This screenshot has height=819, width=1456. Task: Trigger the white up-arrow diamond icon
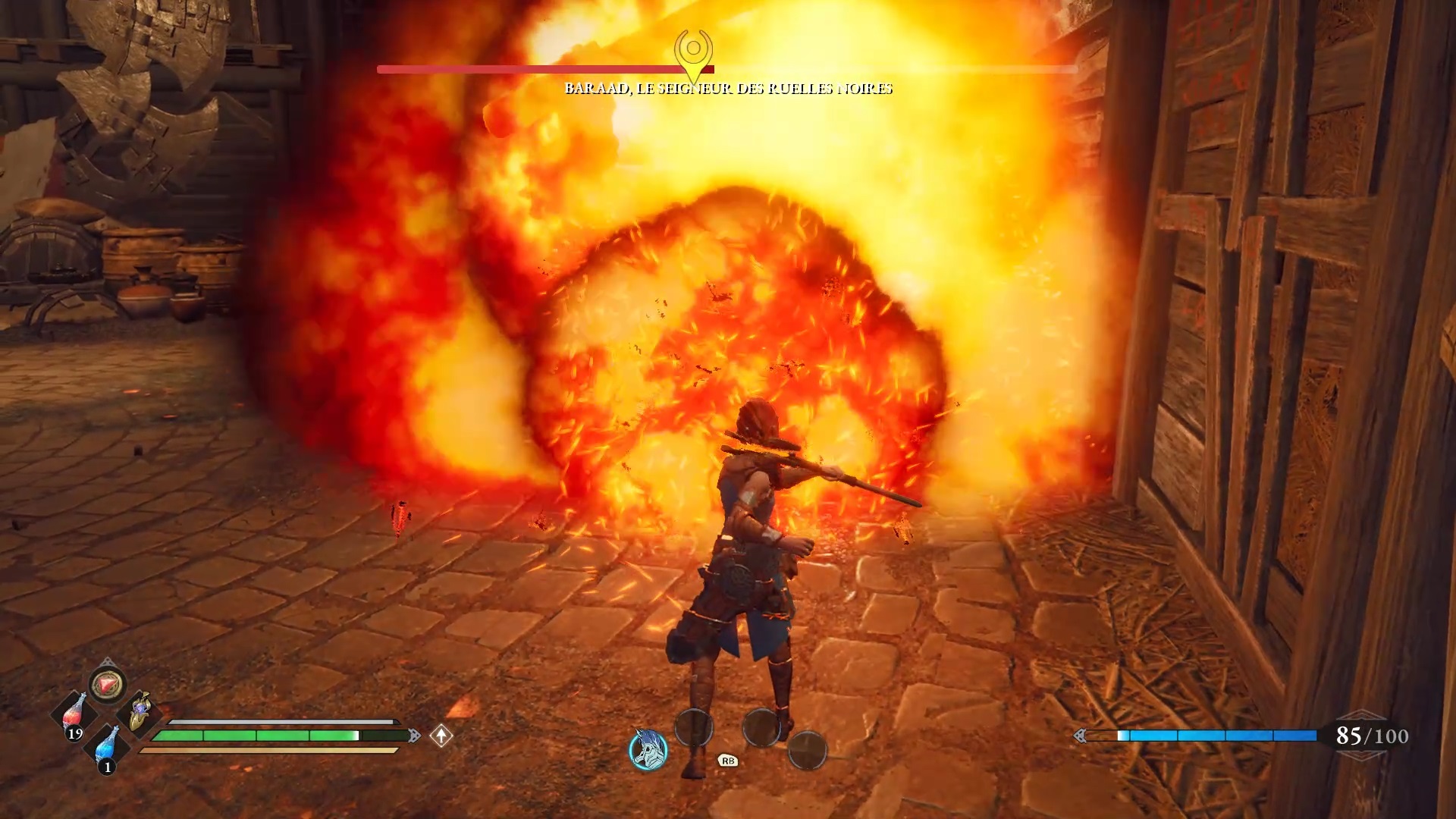point(441,735)
